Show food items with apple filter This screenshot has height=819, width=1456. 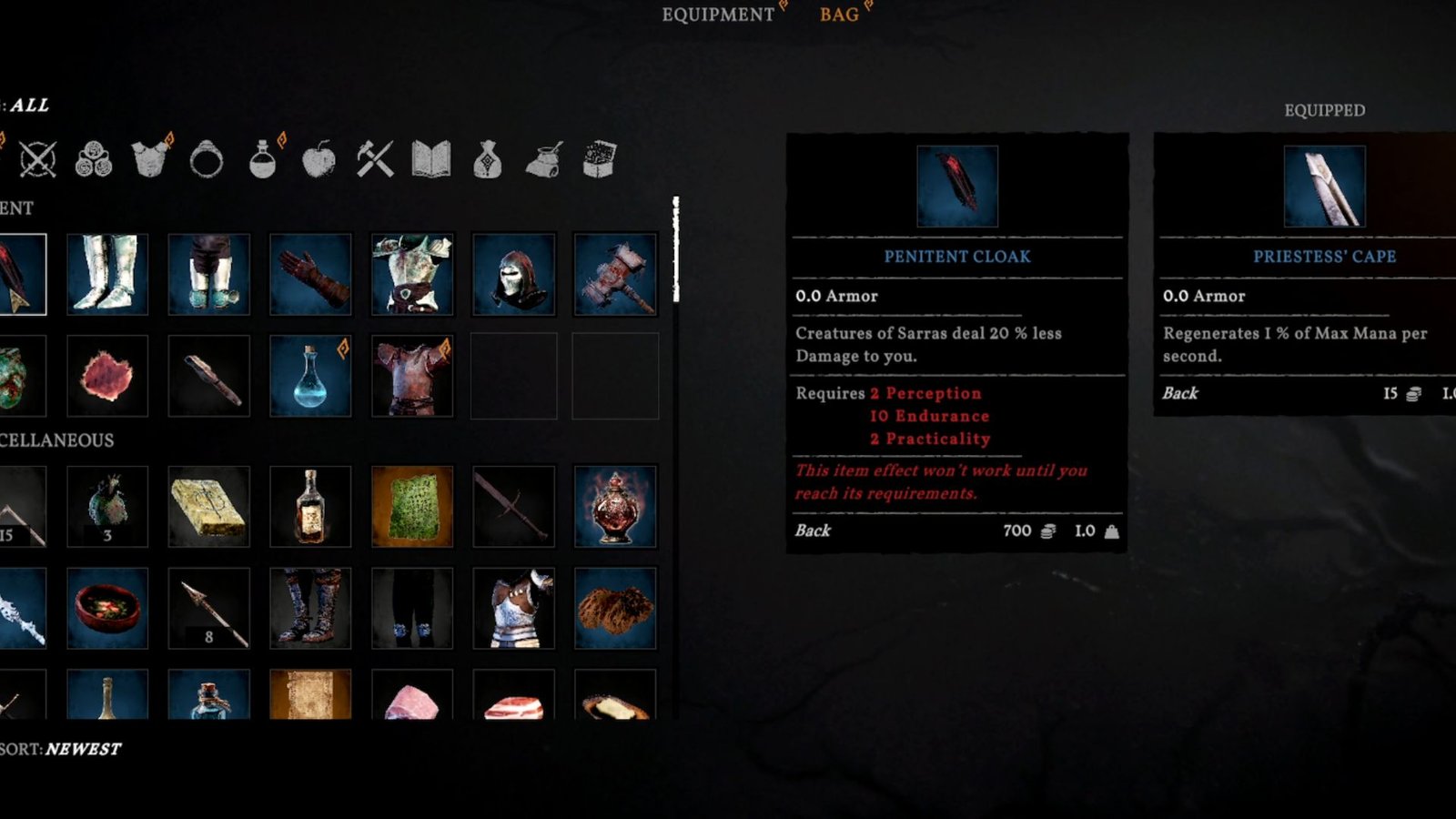318,160
